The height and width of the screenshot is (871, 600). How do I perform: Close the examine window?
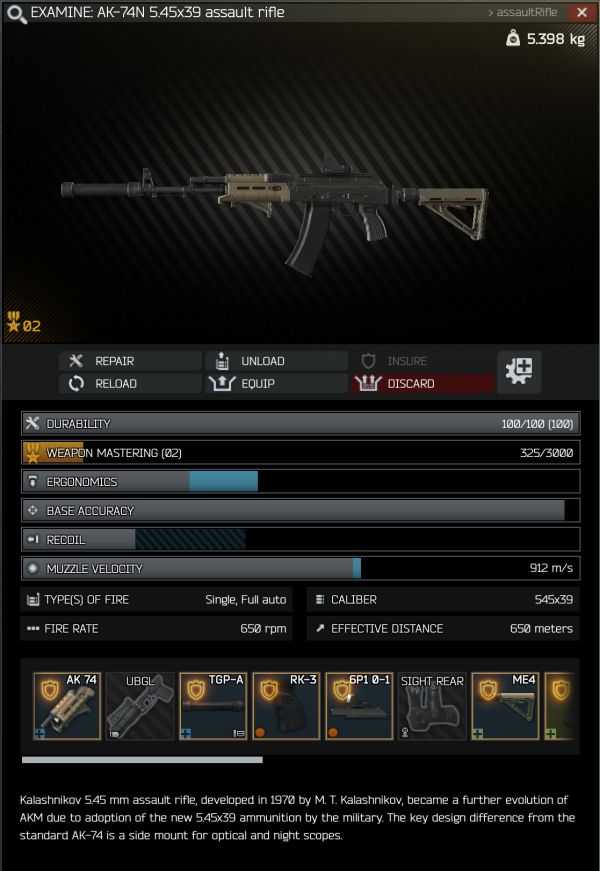(x=582, y=12)
